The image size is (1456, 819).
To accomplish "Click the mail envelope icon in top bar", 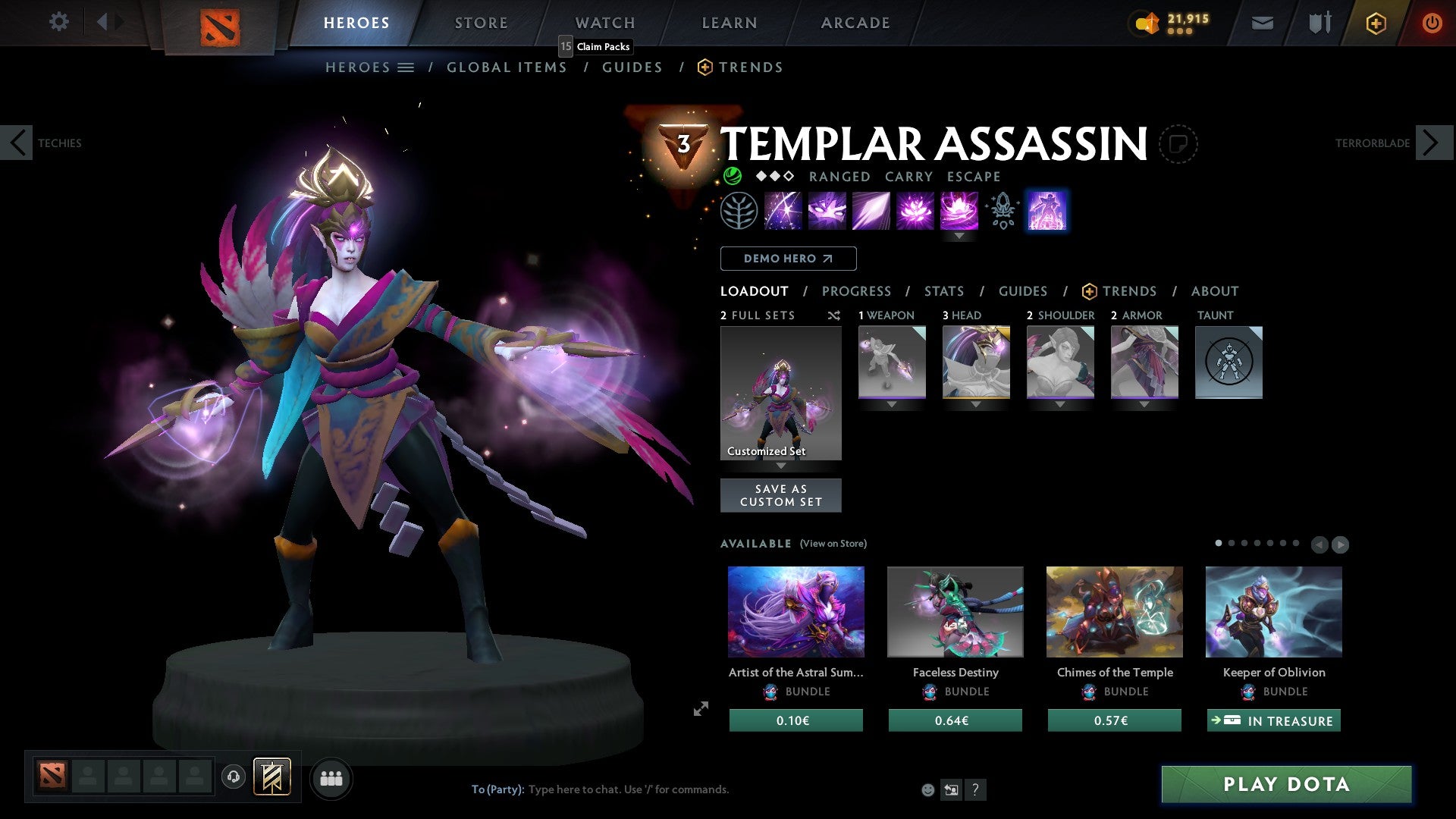I will pos(1263,23).
